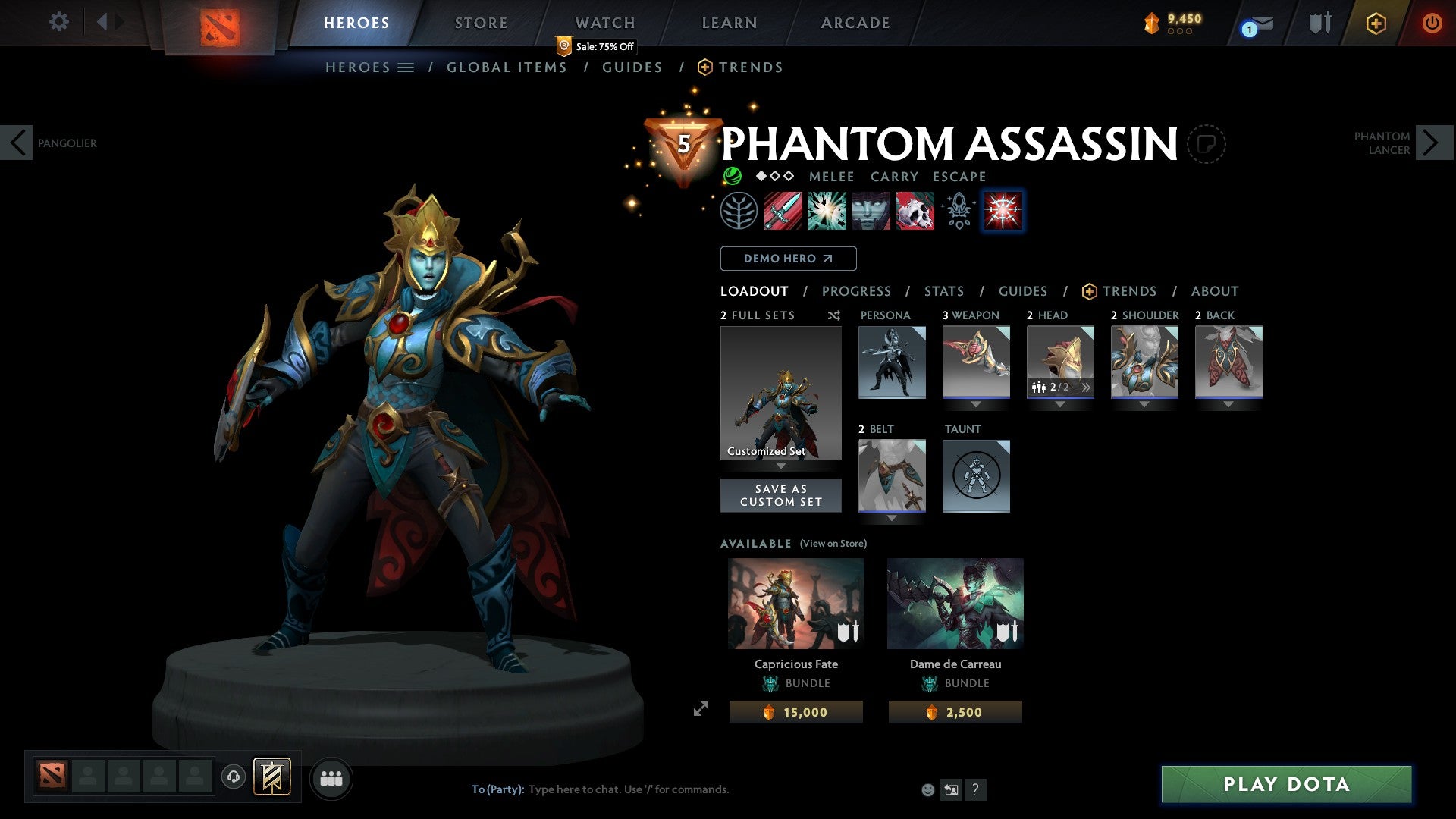Viewport: 1456px width, 819px height.
Task: Click the left arrow to view Pangolier
Action: click(17, 143)
